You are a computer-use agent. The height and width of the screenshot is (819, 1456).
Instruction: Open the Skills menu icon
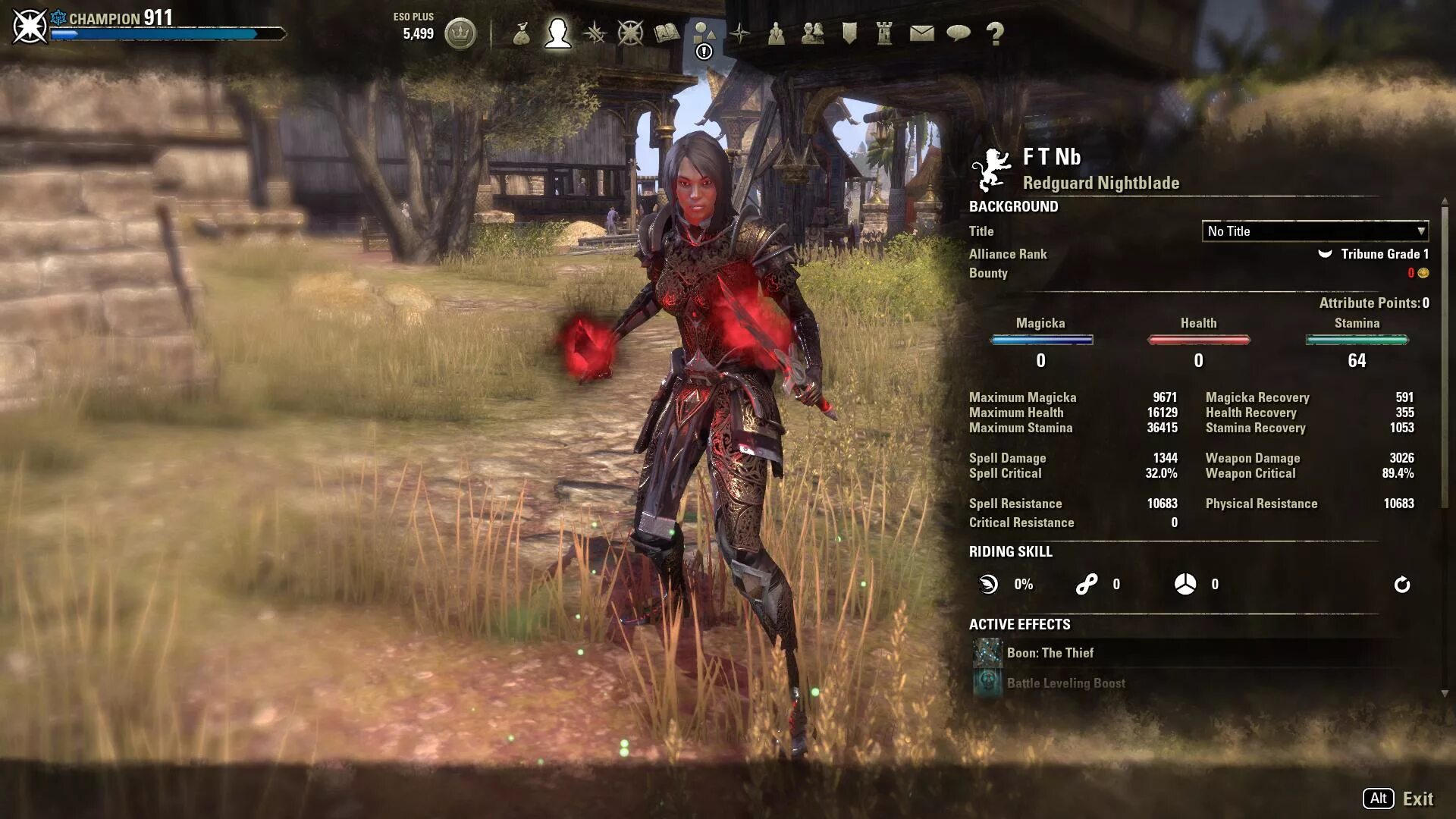click(x=595, y=33)
